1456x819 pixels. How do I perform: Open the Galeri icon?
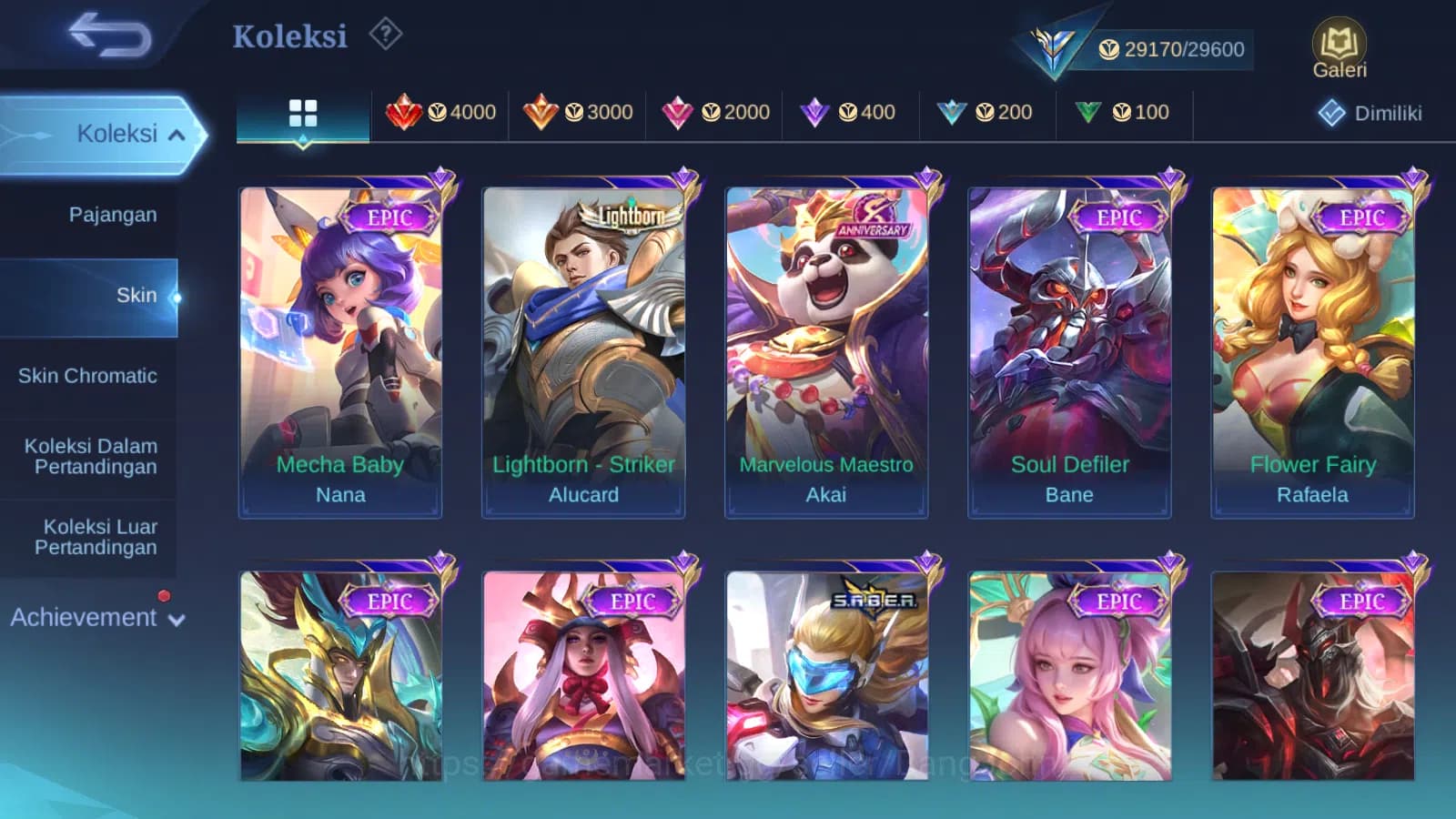point(1338,41)
